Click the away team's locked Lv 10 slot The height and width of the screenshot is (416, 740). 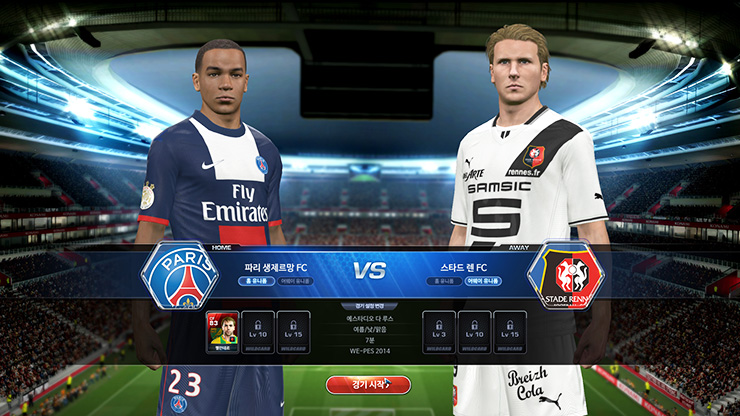click(x=474, y=332)
